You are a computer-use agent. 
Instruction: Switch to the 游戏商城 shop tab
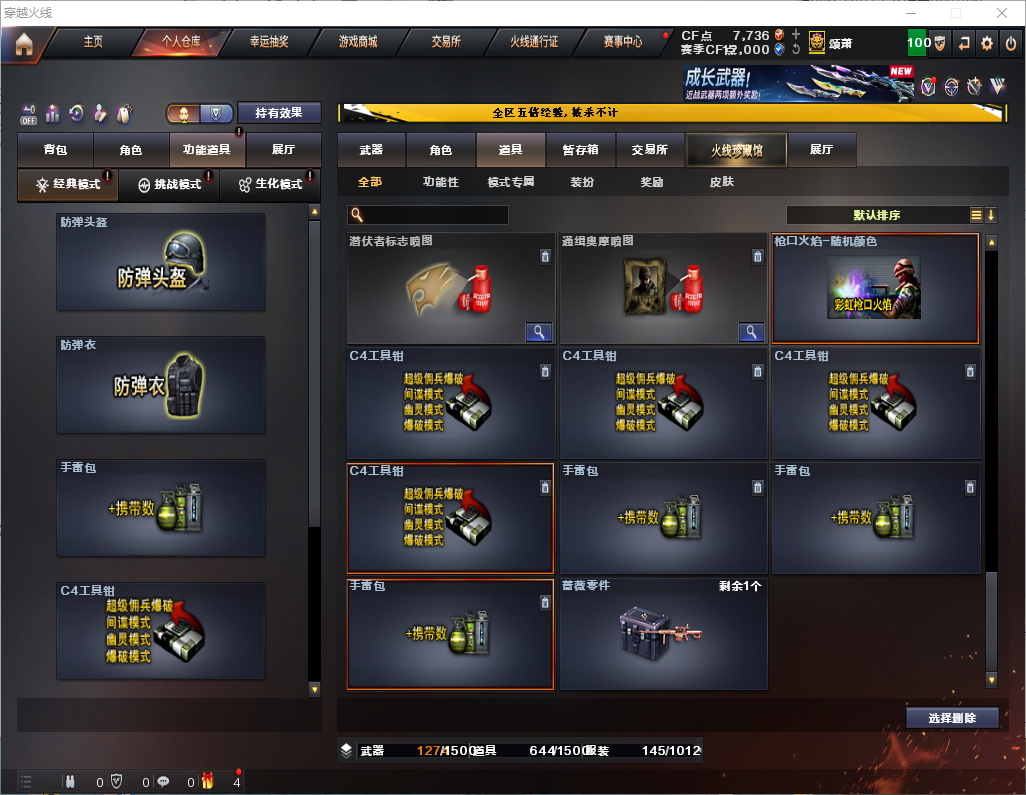click(x=357, y=42)
